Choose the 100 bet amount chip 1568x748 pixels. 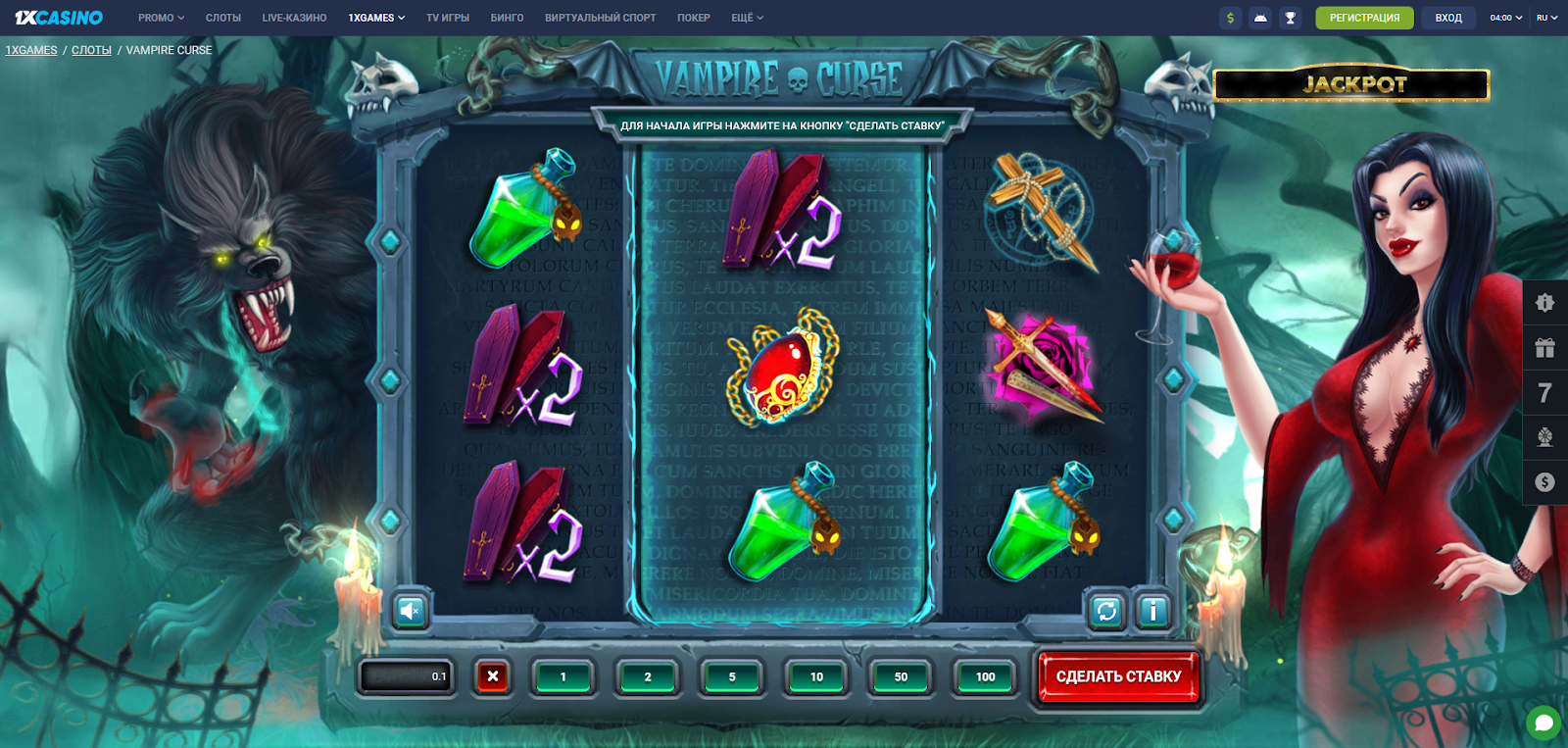pyautogui.click(x=985, y=676)
